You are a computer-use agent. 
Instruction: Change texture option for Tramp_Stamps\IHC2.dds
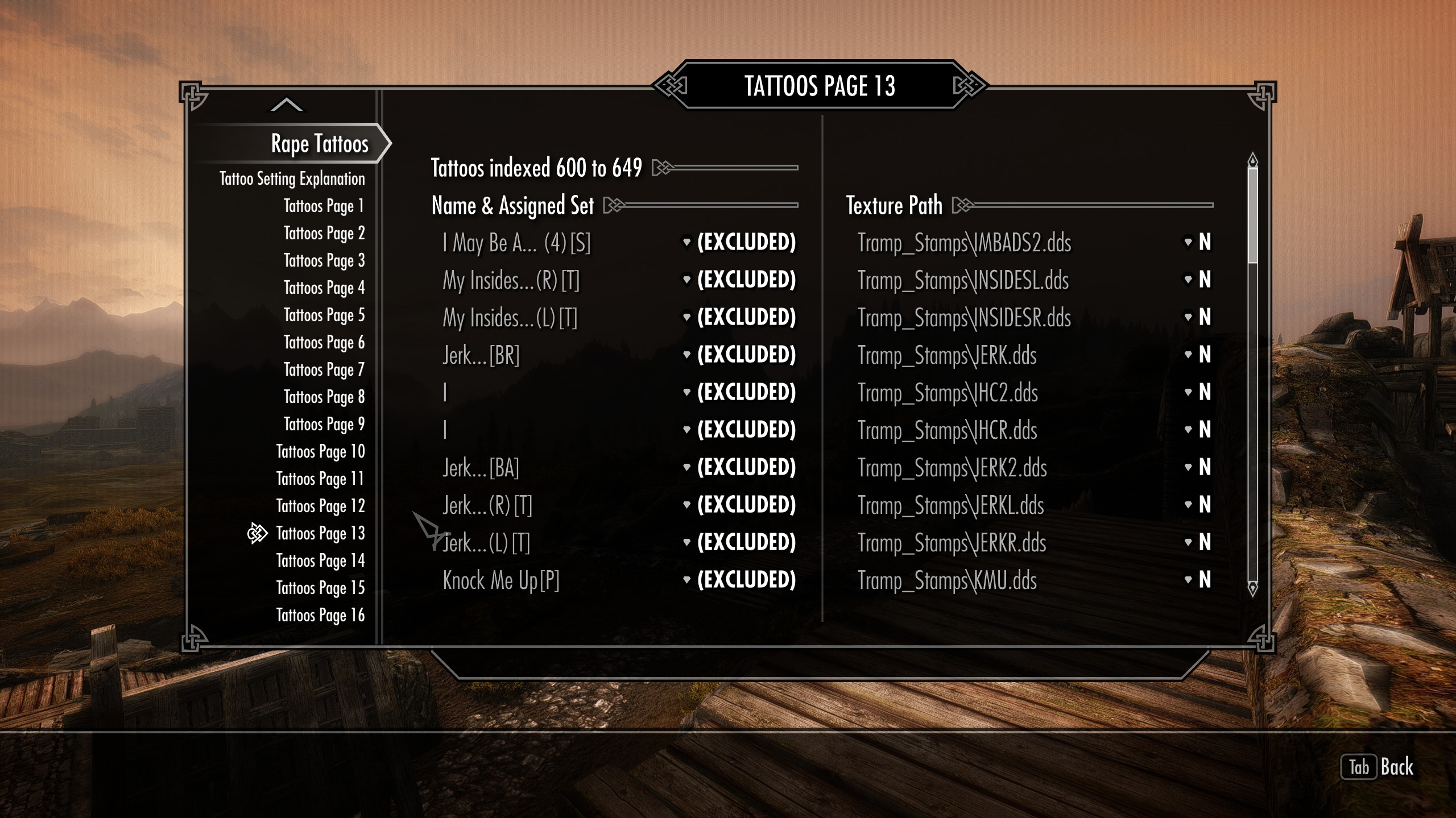tap(1198, 392)
